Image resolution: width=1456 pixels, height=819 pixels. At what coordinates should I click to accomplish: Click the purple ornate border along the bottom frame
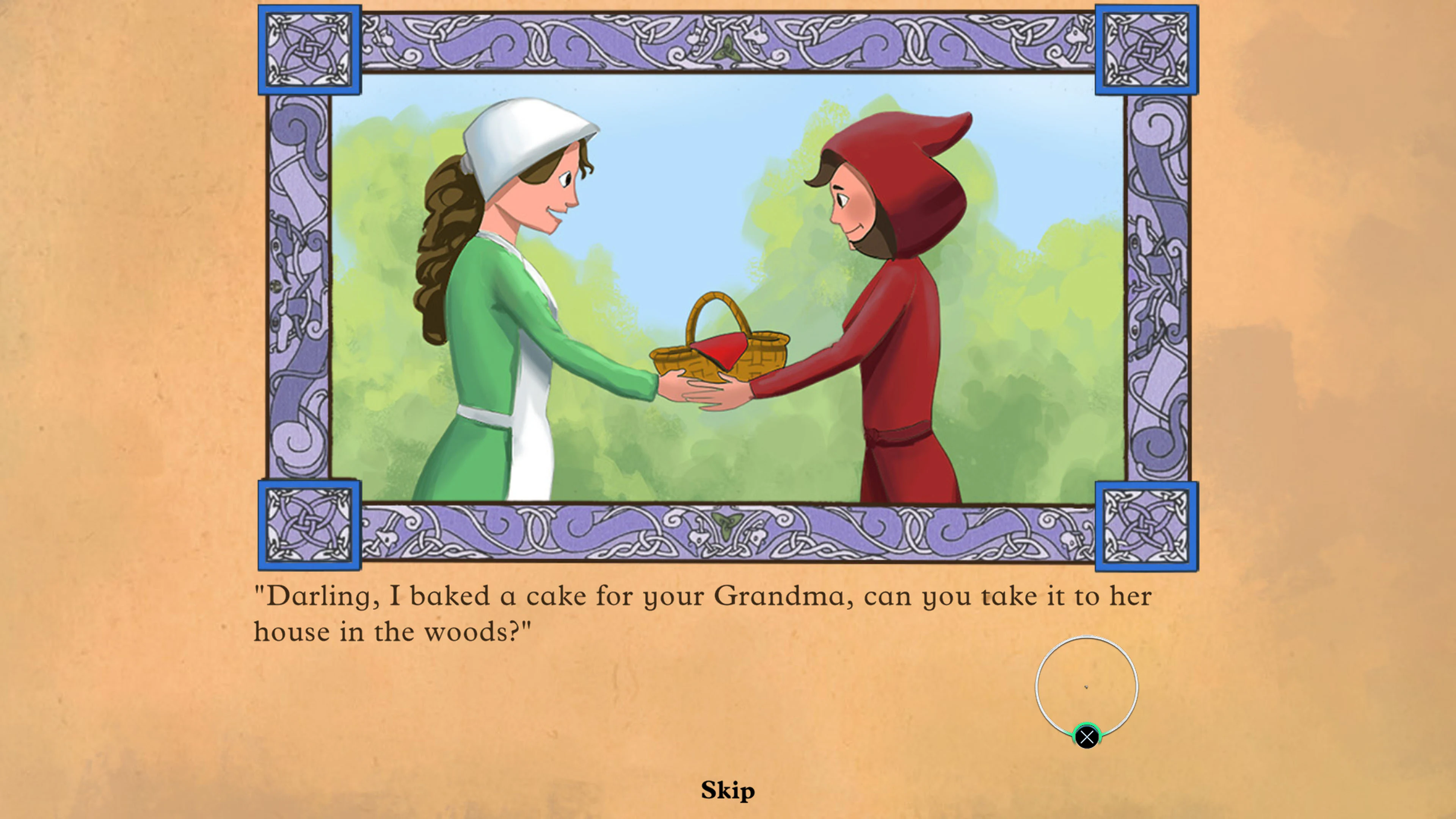point(729,534)
